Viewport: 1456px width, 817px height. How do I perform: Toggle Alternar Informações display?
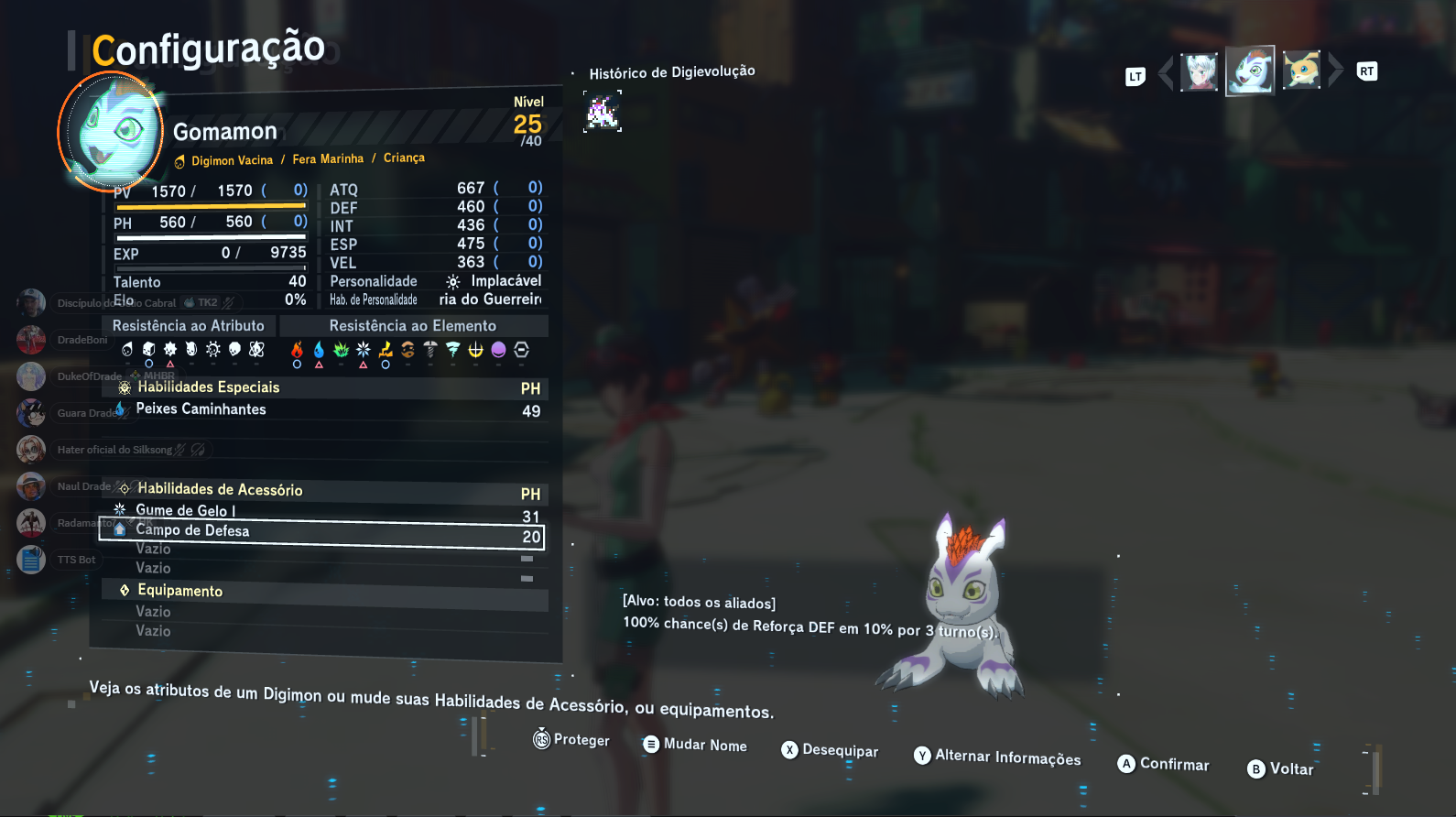click(x=997, y=757)
